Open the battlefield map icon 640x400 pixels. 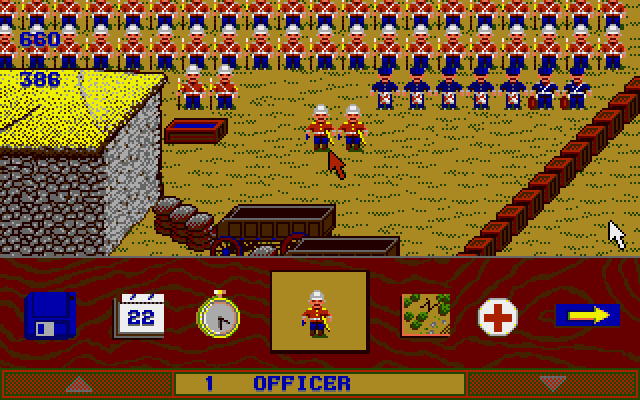pos(425,315)
